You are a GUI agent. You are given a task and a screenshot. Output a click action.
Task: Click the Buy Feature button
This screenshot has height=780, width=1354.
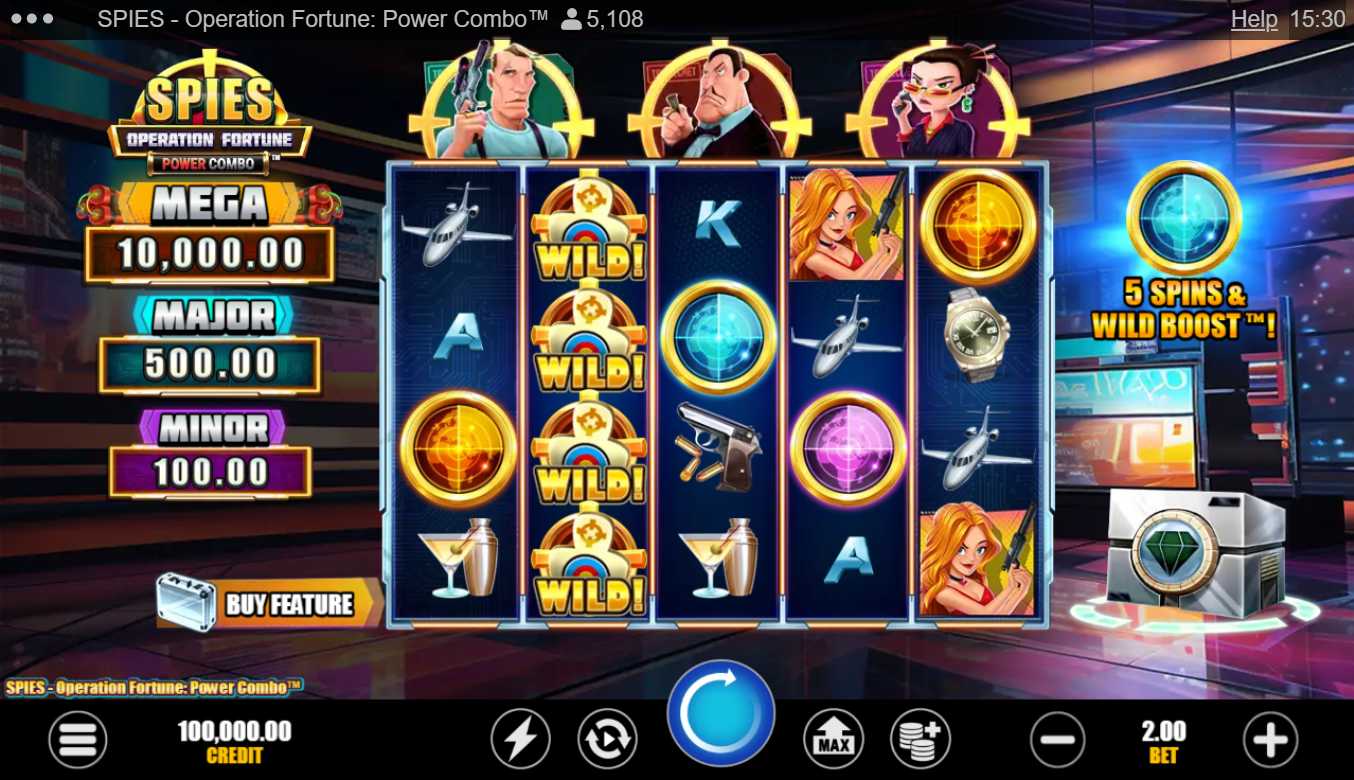270,603
